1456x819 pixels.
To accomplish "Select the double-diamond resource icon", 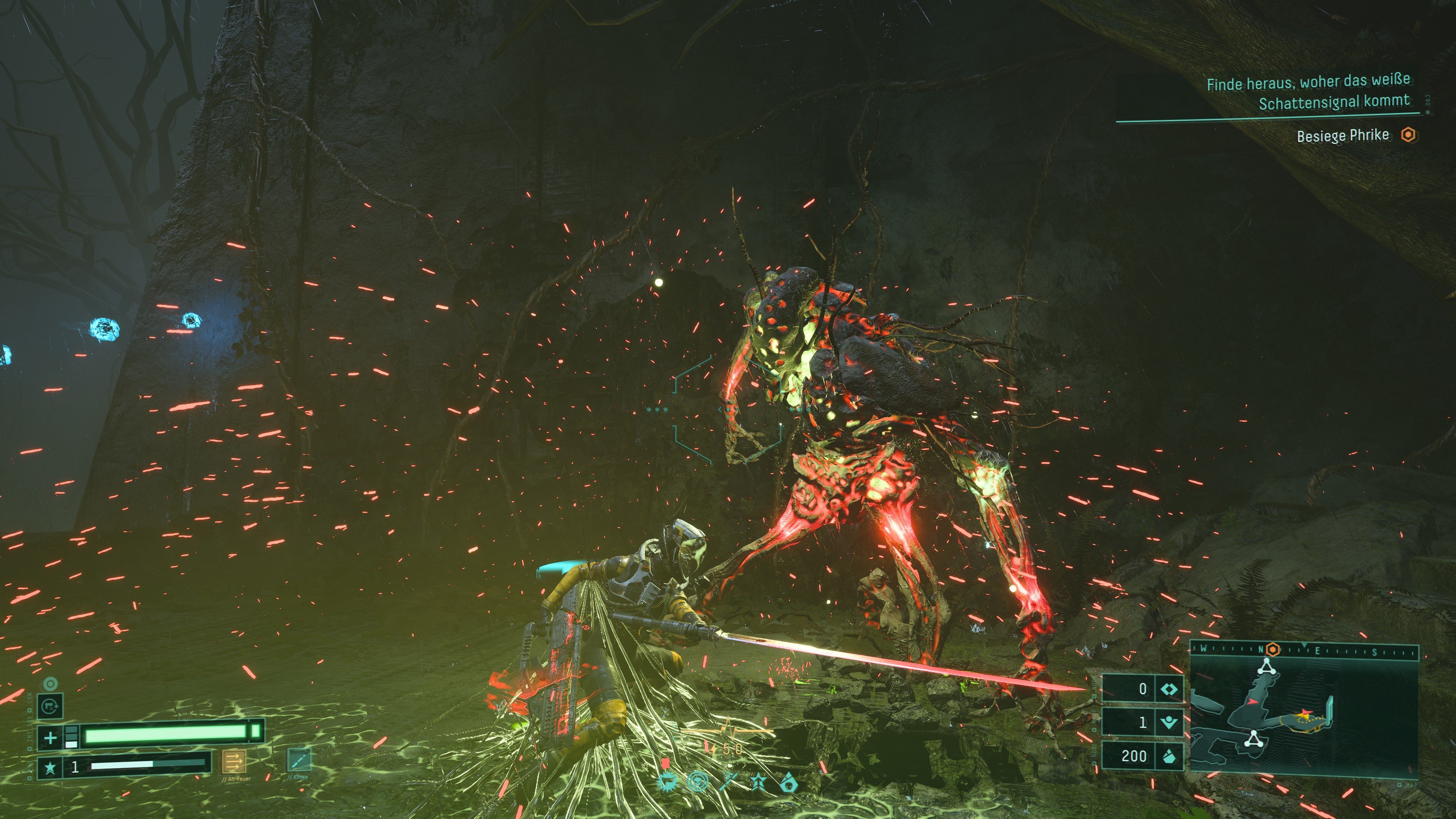I will [1169, 689].
